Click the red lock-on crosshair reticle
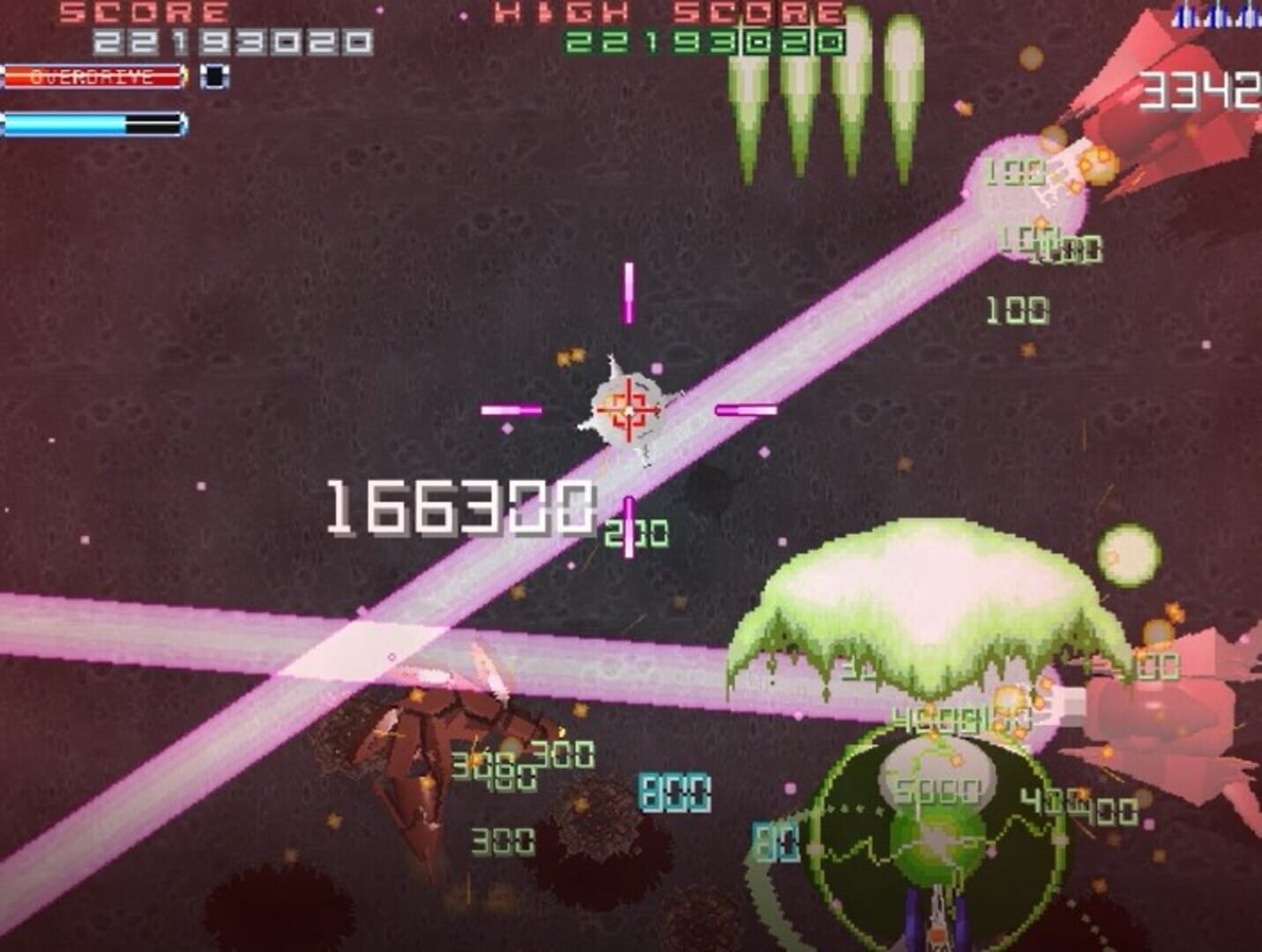This screenshot has height=952, width=1262. point(627,410)
